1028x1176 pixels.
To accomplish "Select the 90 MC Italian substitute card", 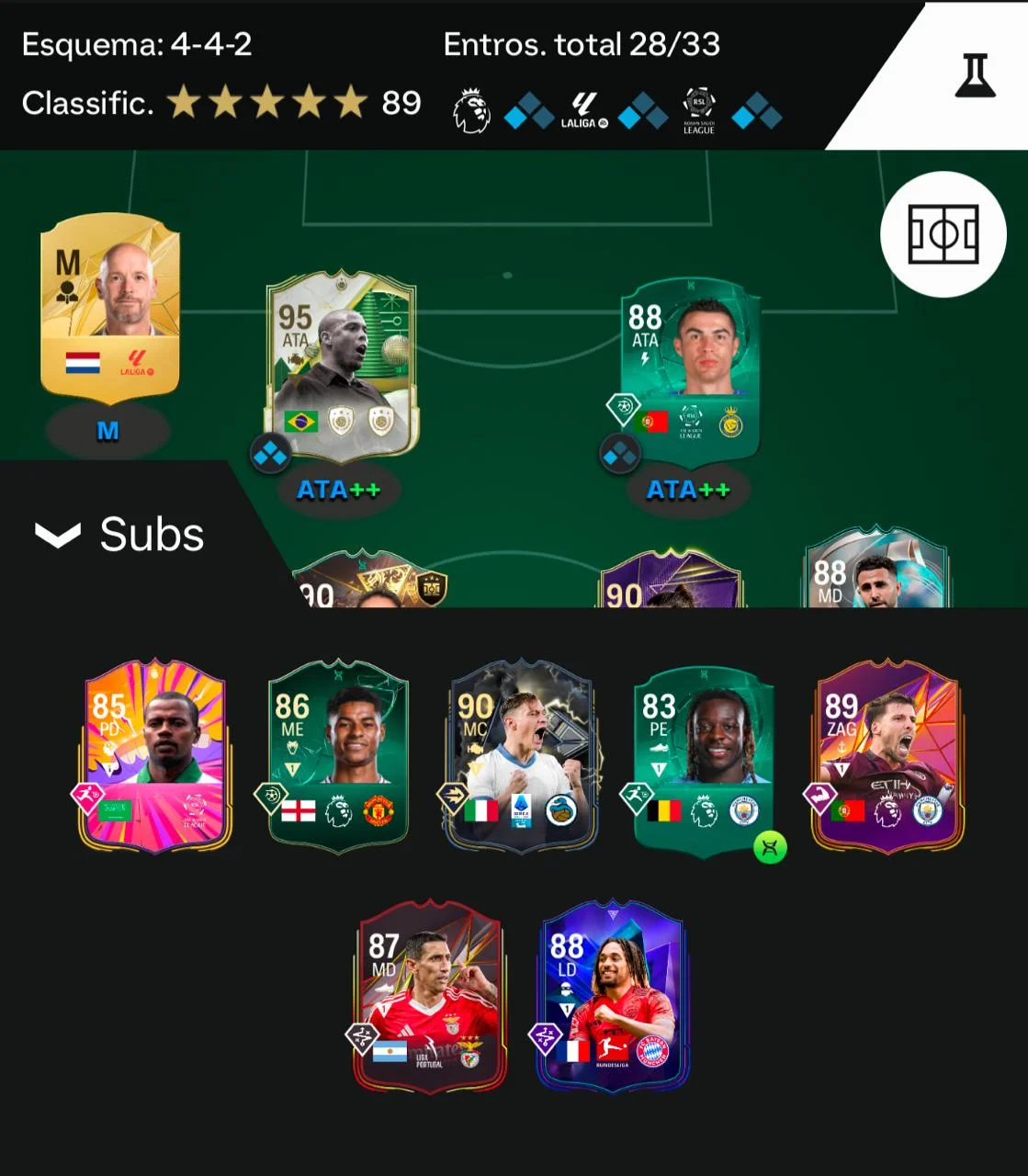I will click(521, 755).
